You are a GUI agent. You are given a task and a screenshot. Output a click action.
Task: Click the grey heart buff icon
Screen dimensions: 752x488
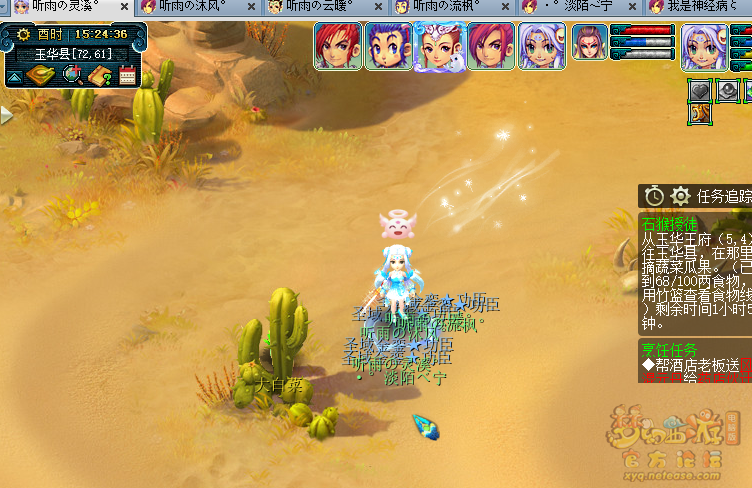point(701,90)
